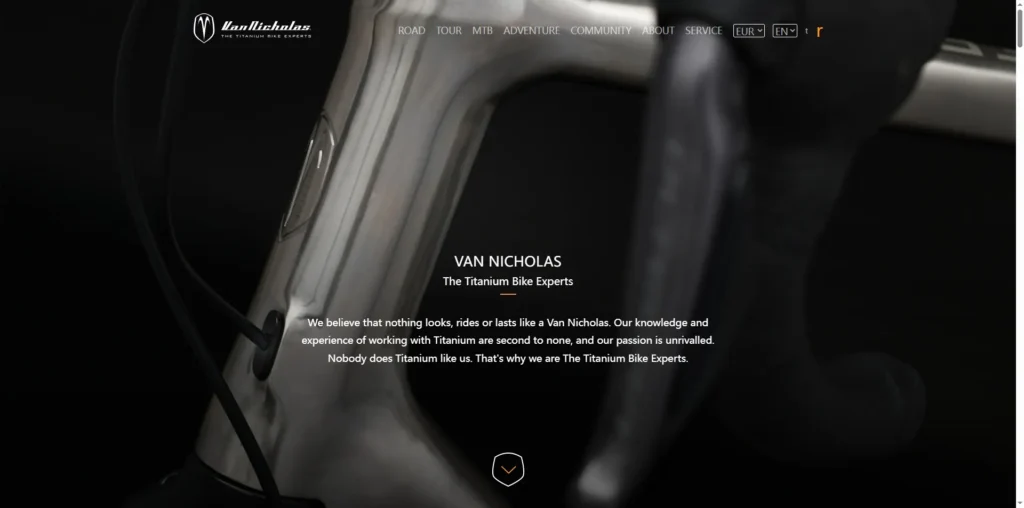Open the EN language dropdown
This screenshot has height=508, width=1024.
[785, 31]
